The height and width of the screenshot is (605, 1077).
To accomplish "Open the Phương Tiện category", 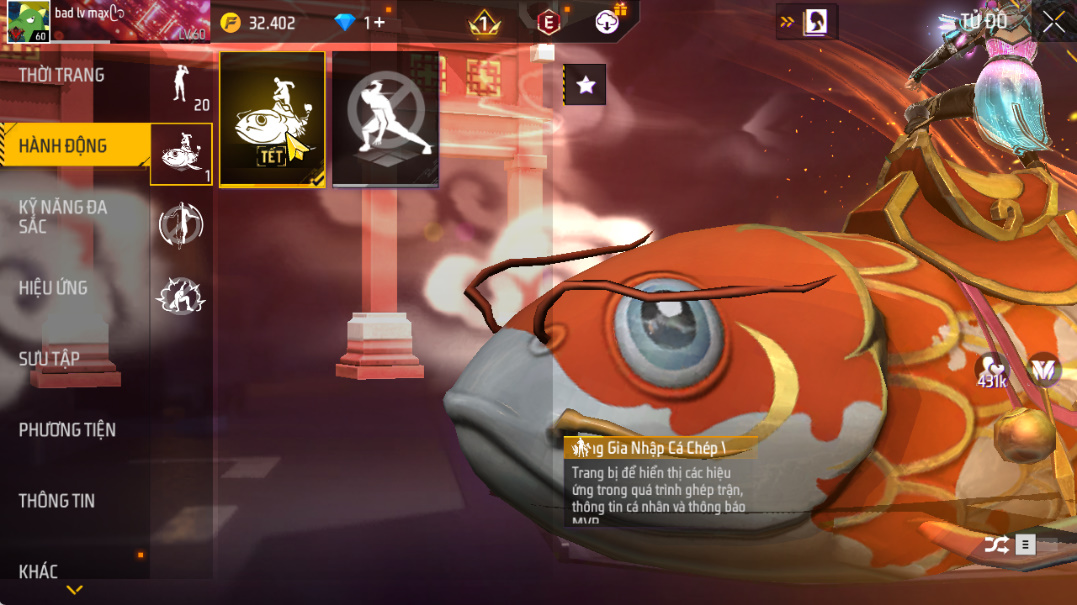I will click(67, 430).
